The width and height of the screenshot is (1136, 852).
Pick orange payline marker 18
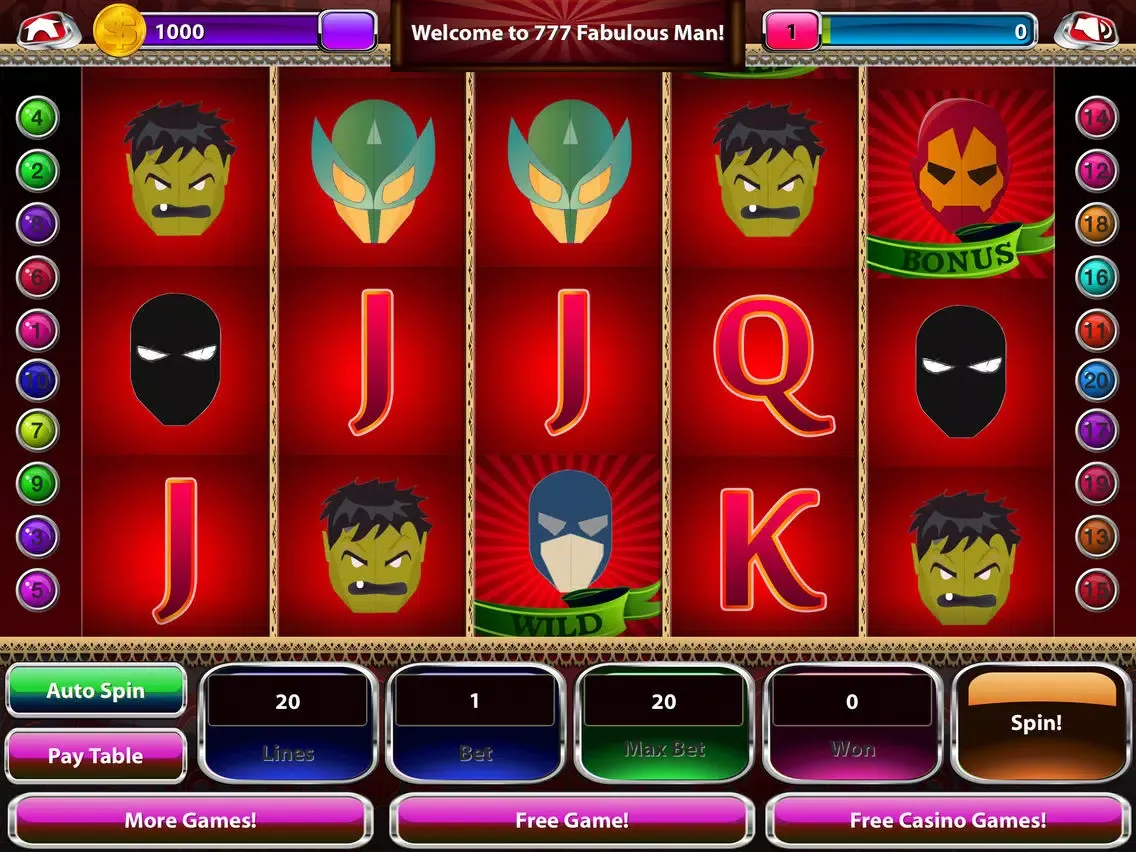[x=1096, y=224]
